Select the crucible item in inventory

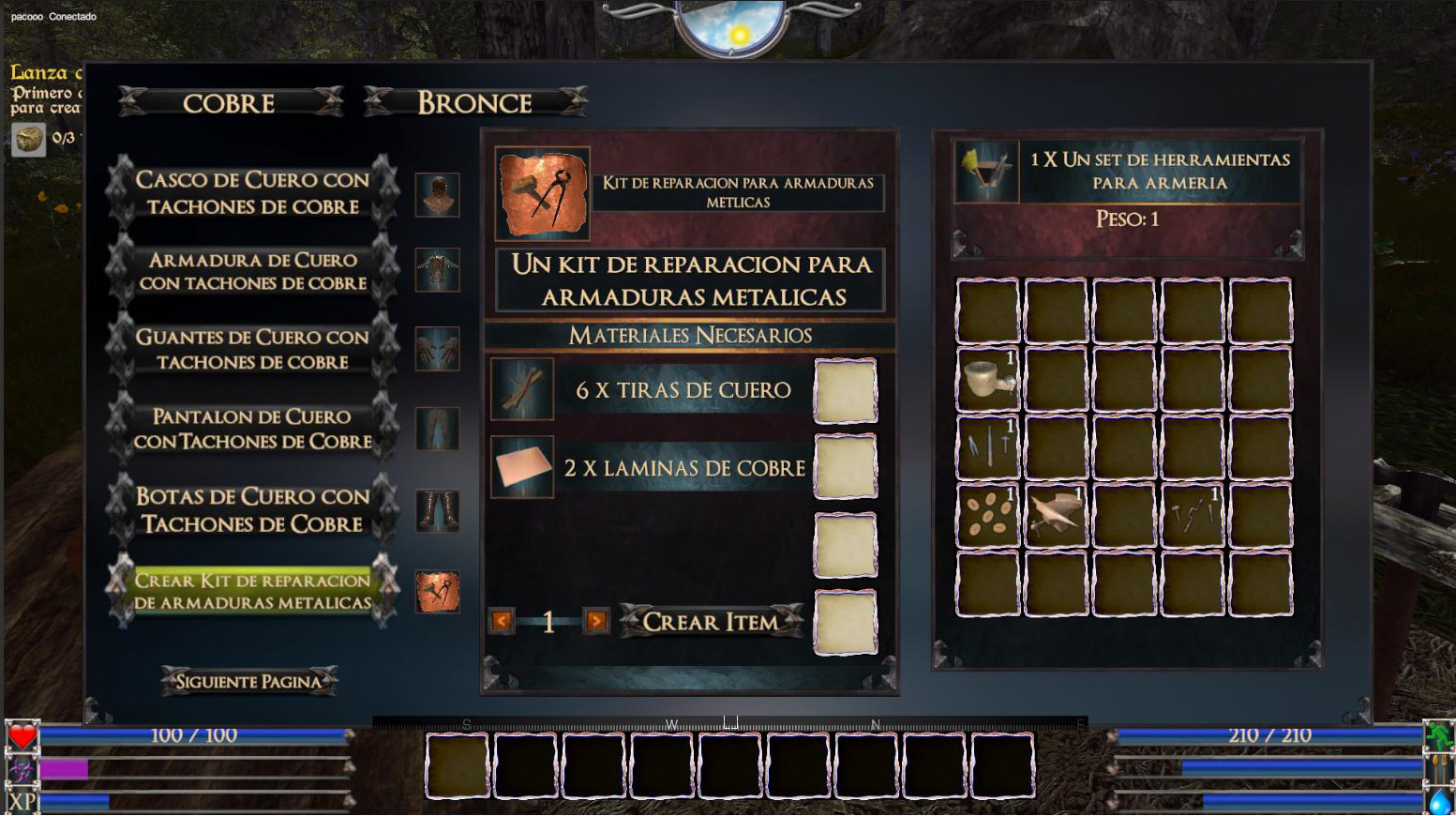[987, 379]
